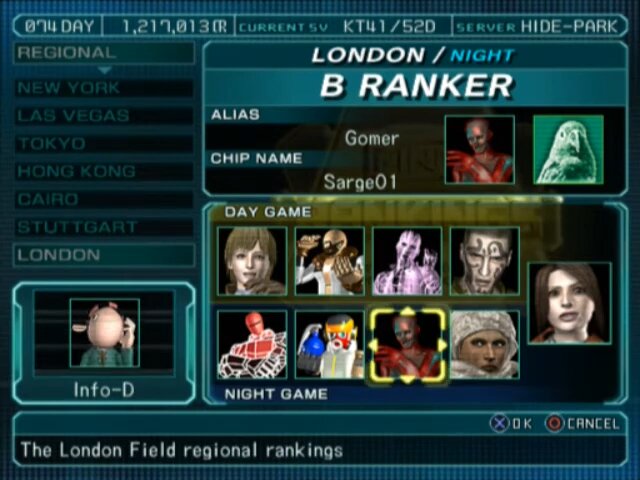This screenshot has width=640, height=480.
Task: Select the white-bearded man ranker portrait
Action: (329, 261)
